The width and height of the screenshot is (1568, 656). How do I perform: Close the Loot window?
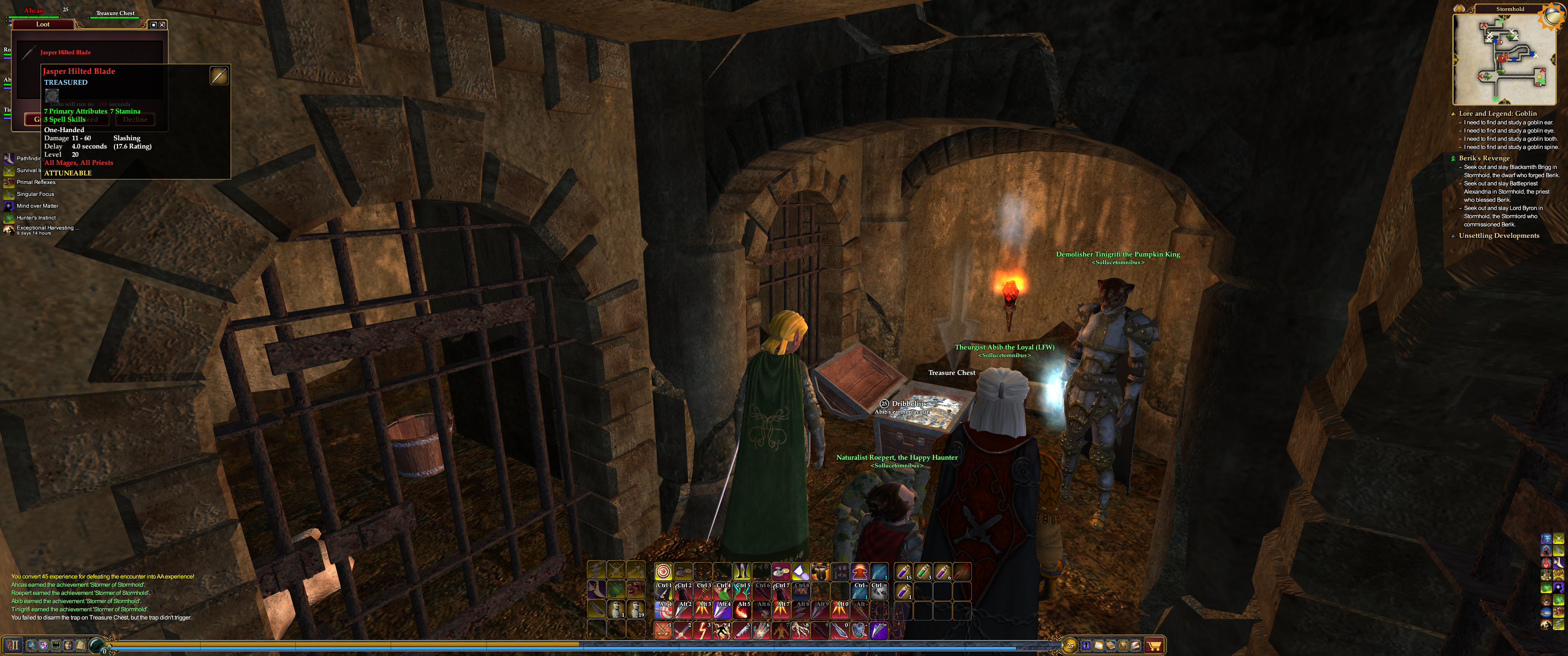pyautogui.click(x=162, y=25)
